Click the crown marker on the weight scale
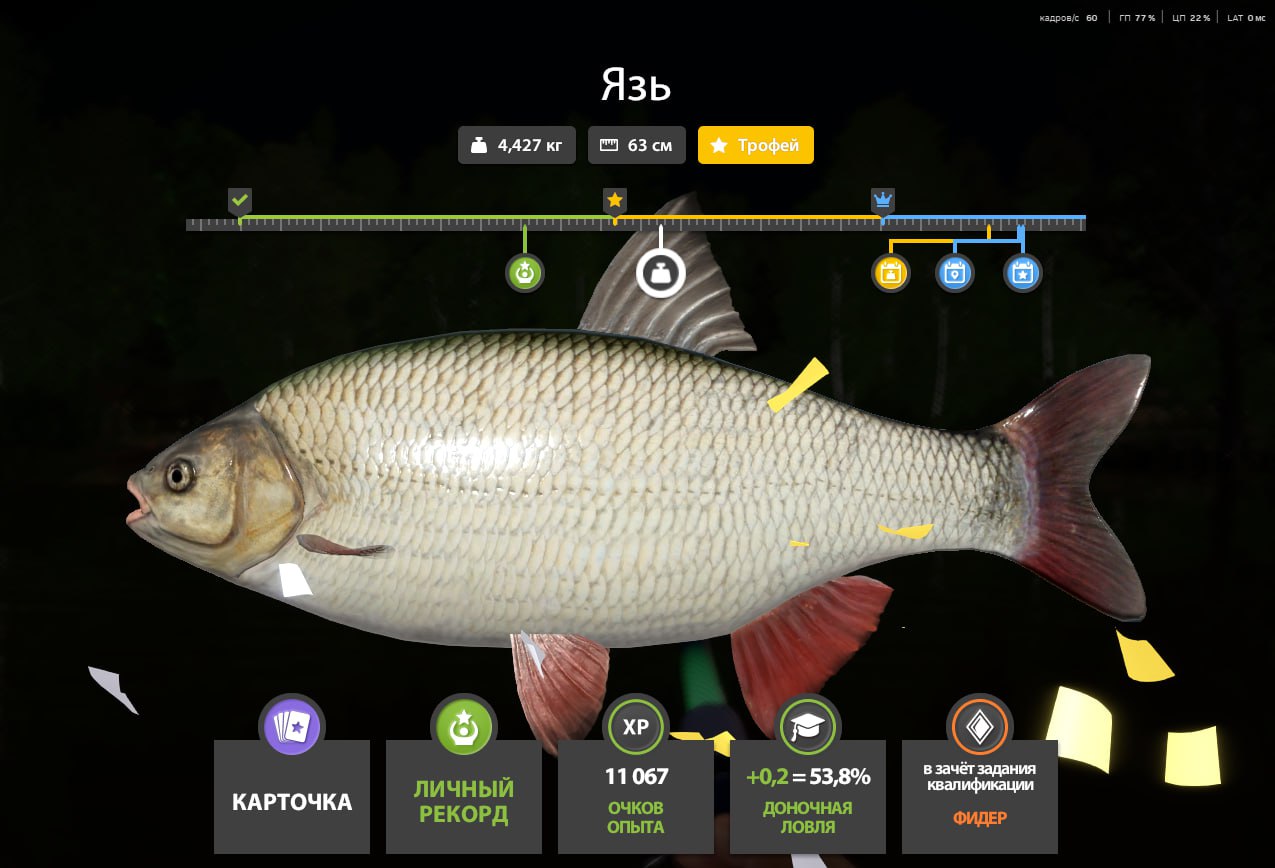The width and height of the screenshot is (1275, 868). 882,201
